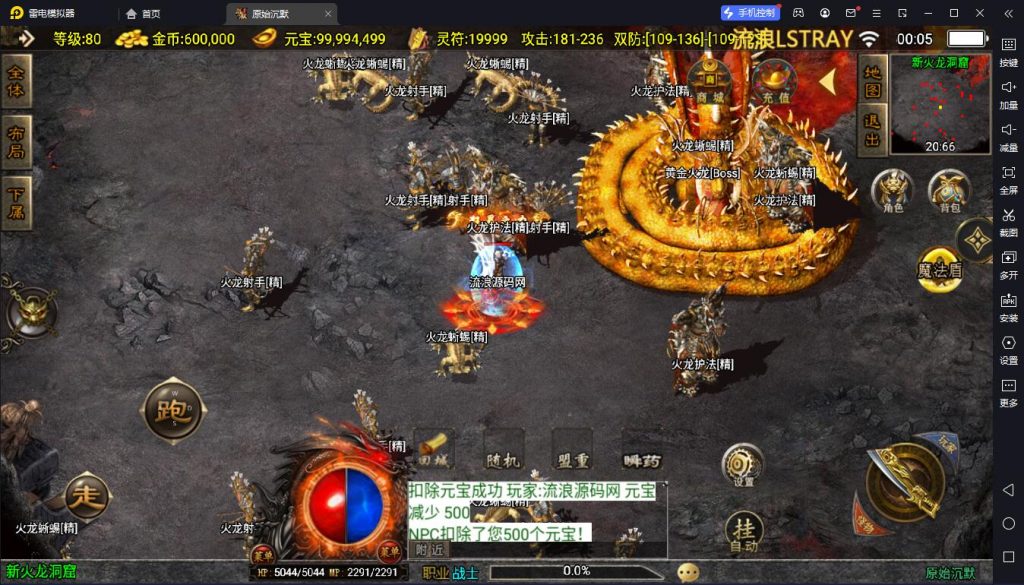
Task: Open the yellow chat bubble
Action: coord(688,572)
